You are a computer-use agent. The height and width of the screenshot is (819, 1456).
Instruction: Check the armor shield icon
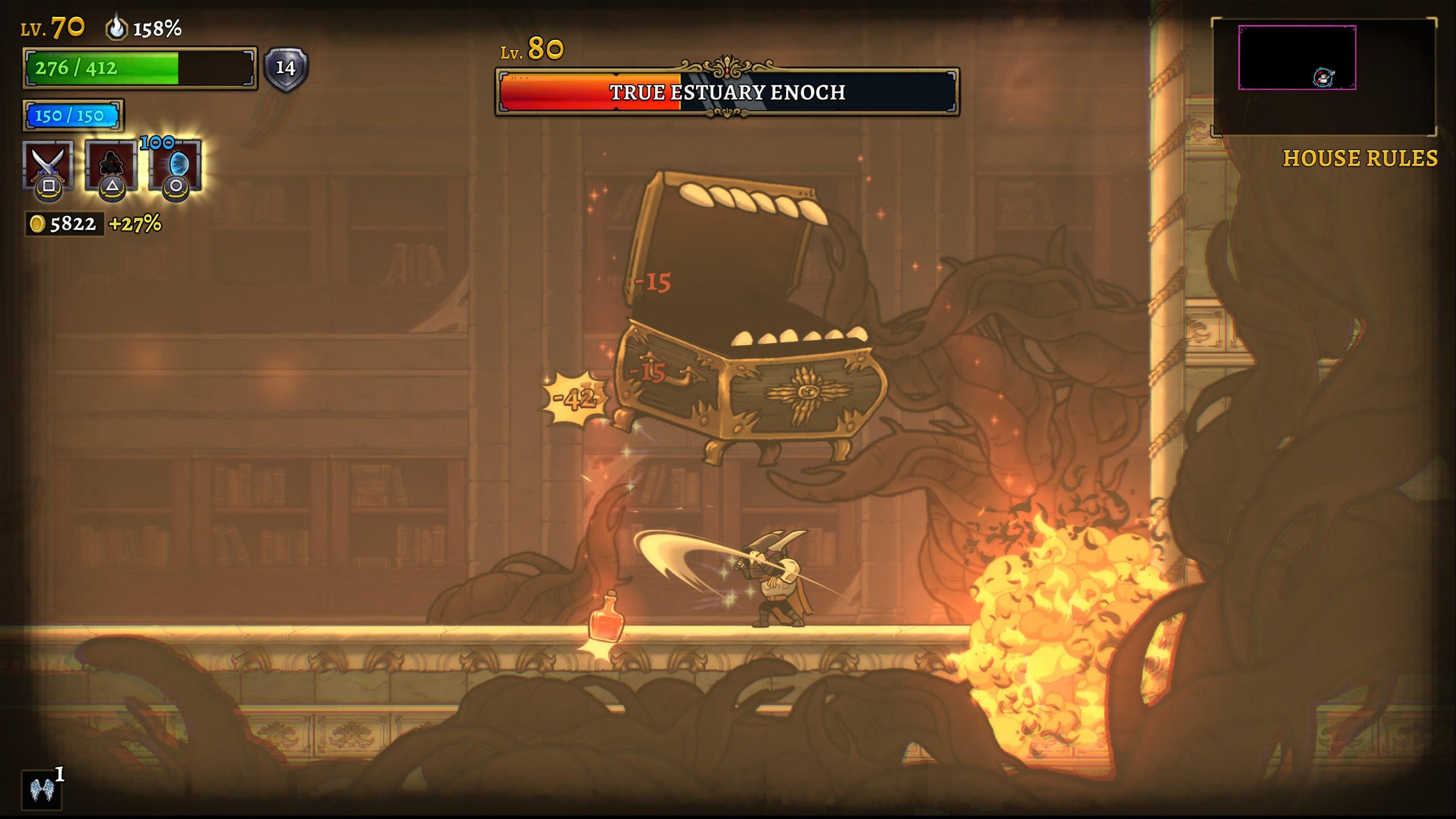286,69
